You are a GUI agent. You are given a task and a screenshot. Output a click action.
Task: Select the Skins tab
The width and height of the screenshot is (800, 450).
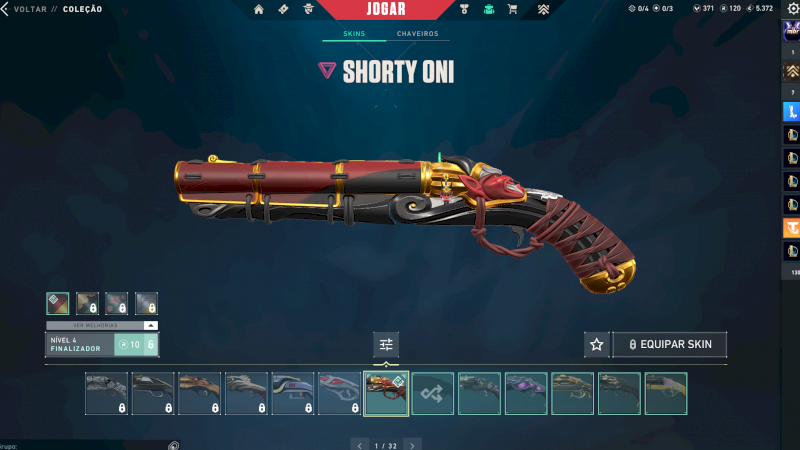[354, 34]
